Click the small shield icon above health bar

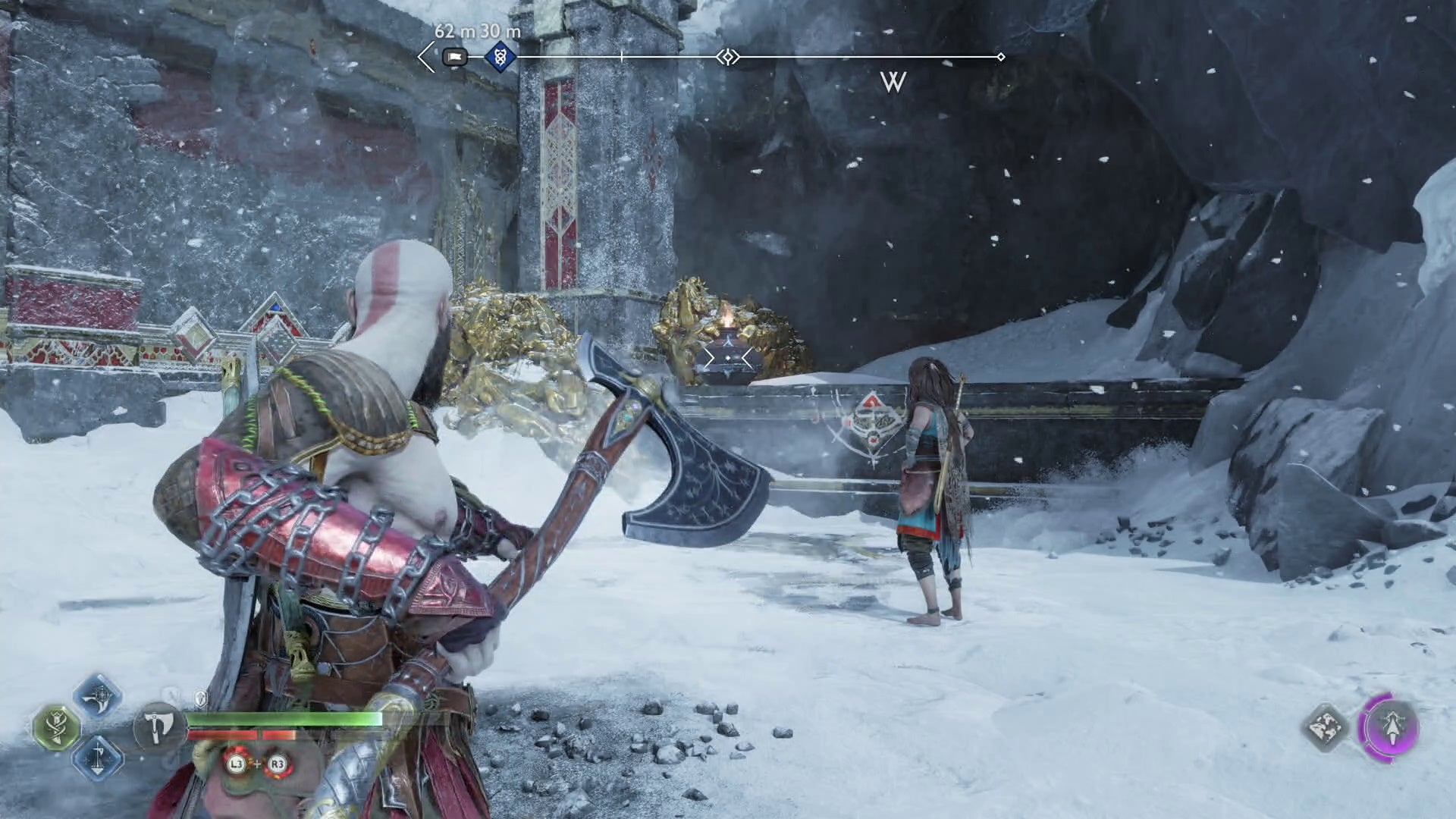[x=200, y=698]
